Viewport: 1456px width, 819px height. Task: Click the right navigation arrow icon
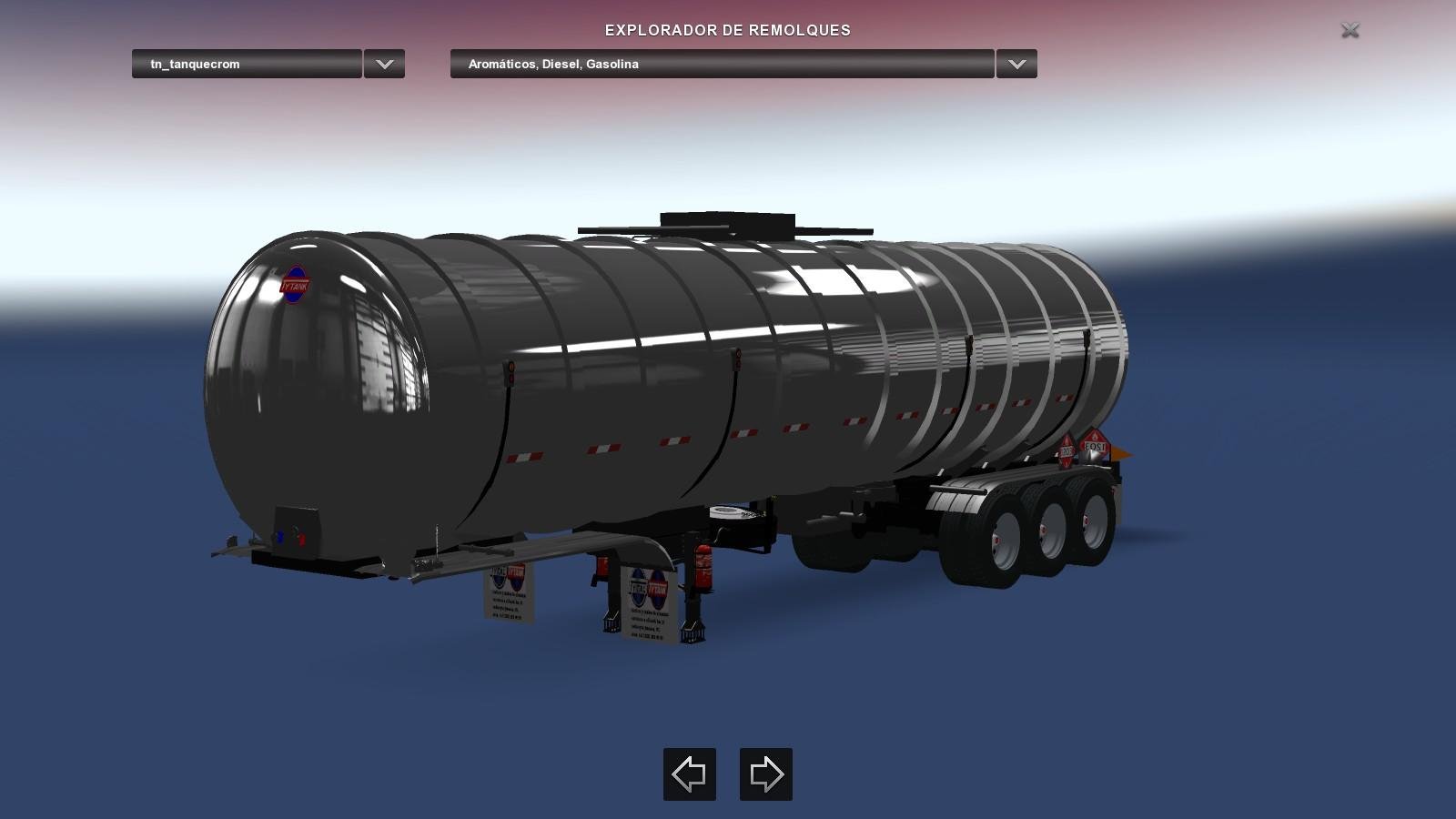(765, 774)
